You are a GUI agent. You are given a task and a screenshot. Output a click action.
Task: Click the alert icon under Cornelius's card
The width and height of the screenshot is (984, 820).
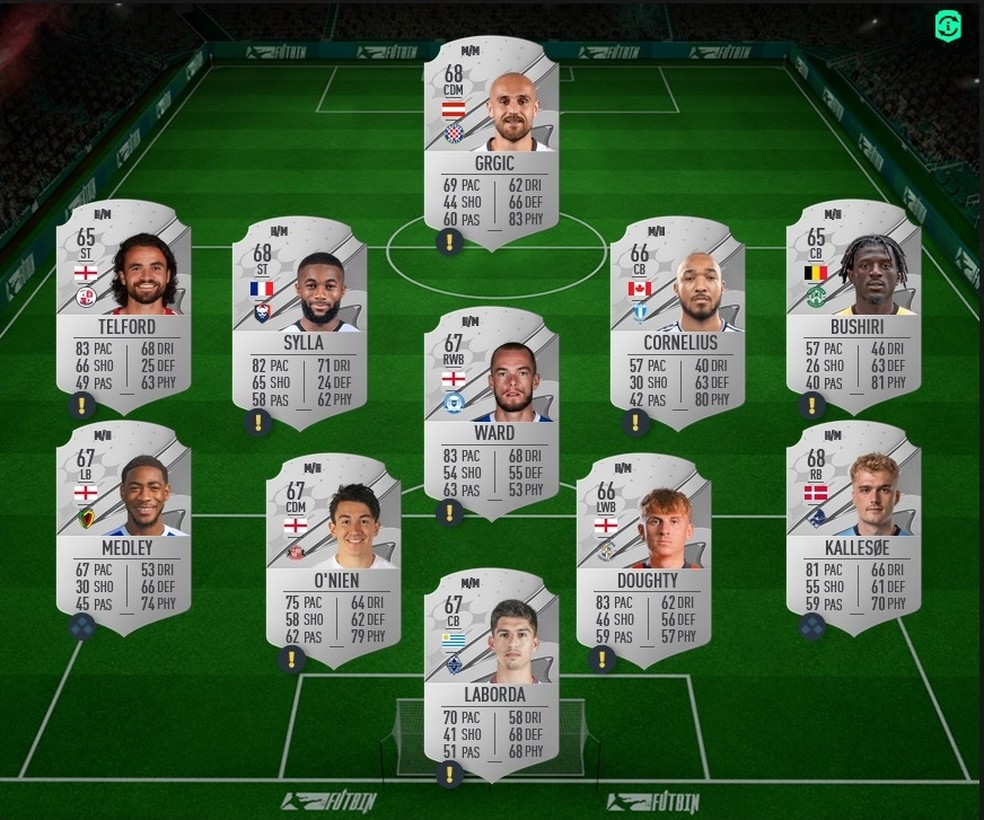[x=635, y=423]
